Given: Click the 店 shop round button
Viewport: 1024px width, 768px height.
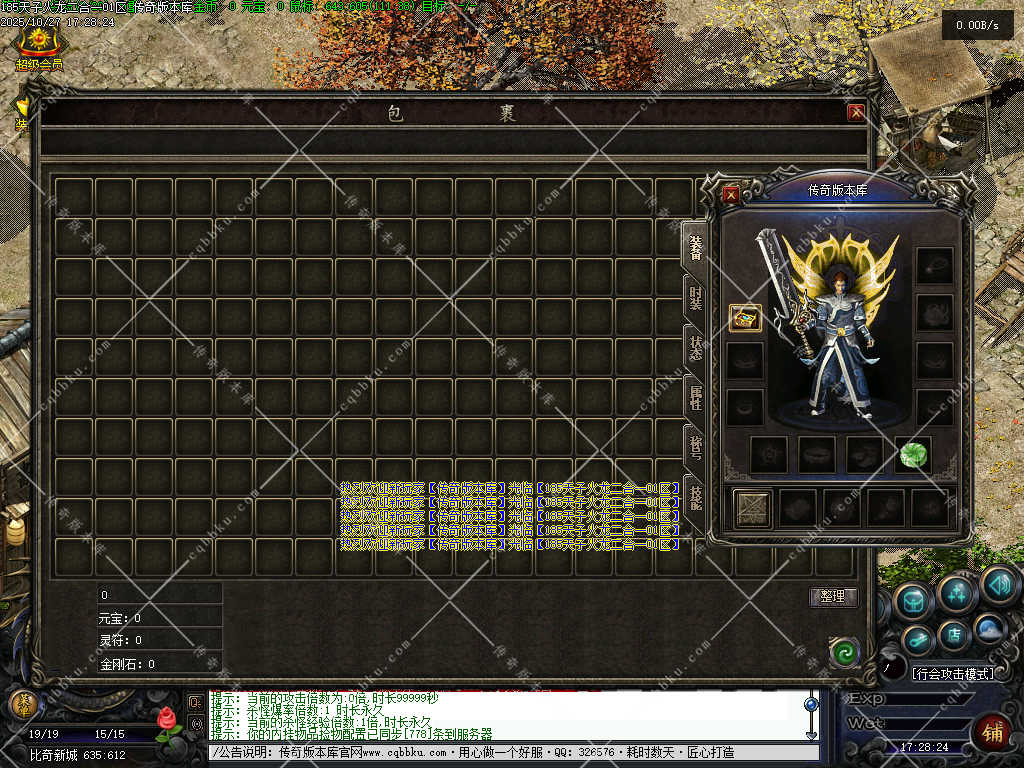Looking at the screenshot, I should tap(954, 634).
